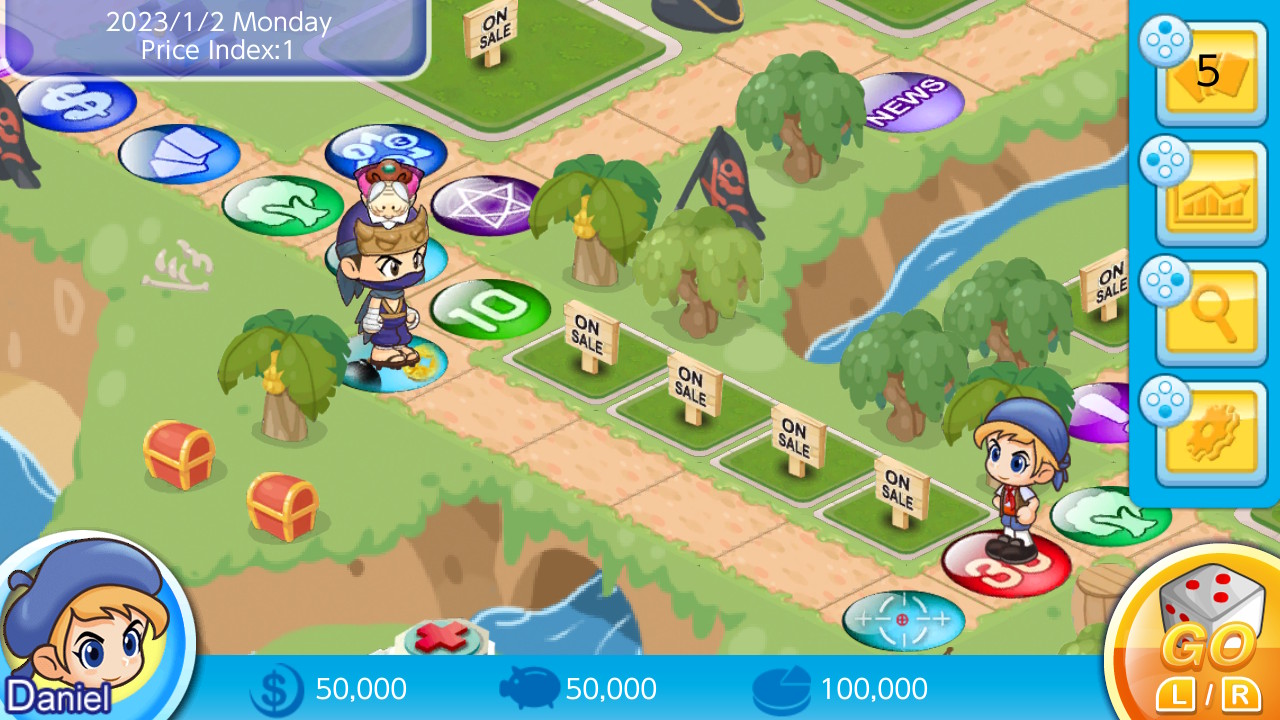
Task: Click the red treasure chest on the cliff
Action: 180,450
